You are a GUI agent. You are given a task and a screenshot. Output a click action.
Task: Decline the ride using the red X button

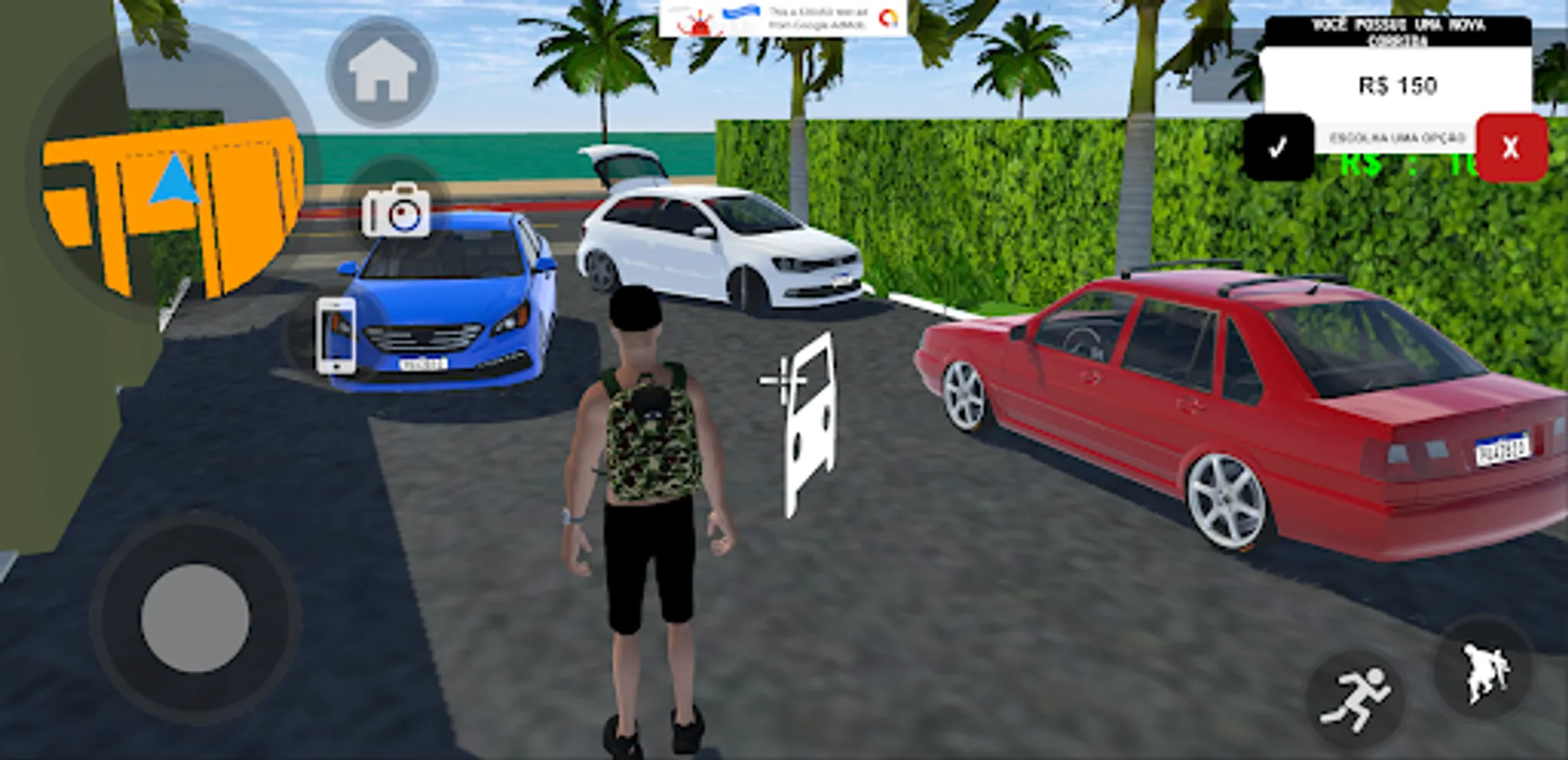pyautogui.click(x=1511, y=147)
